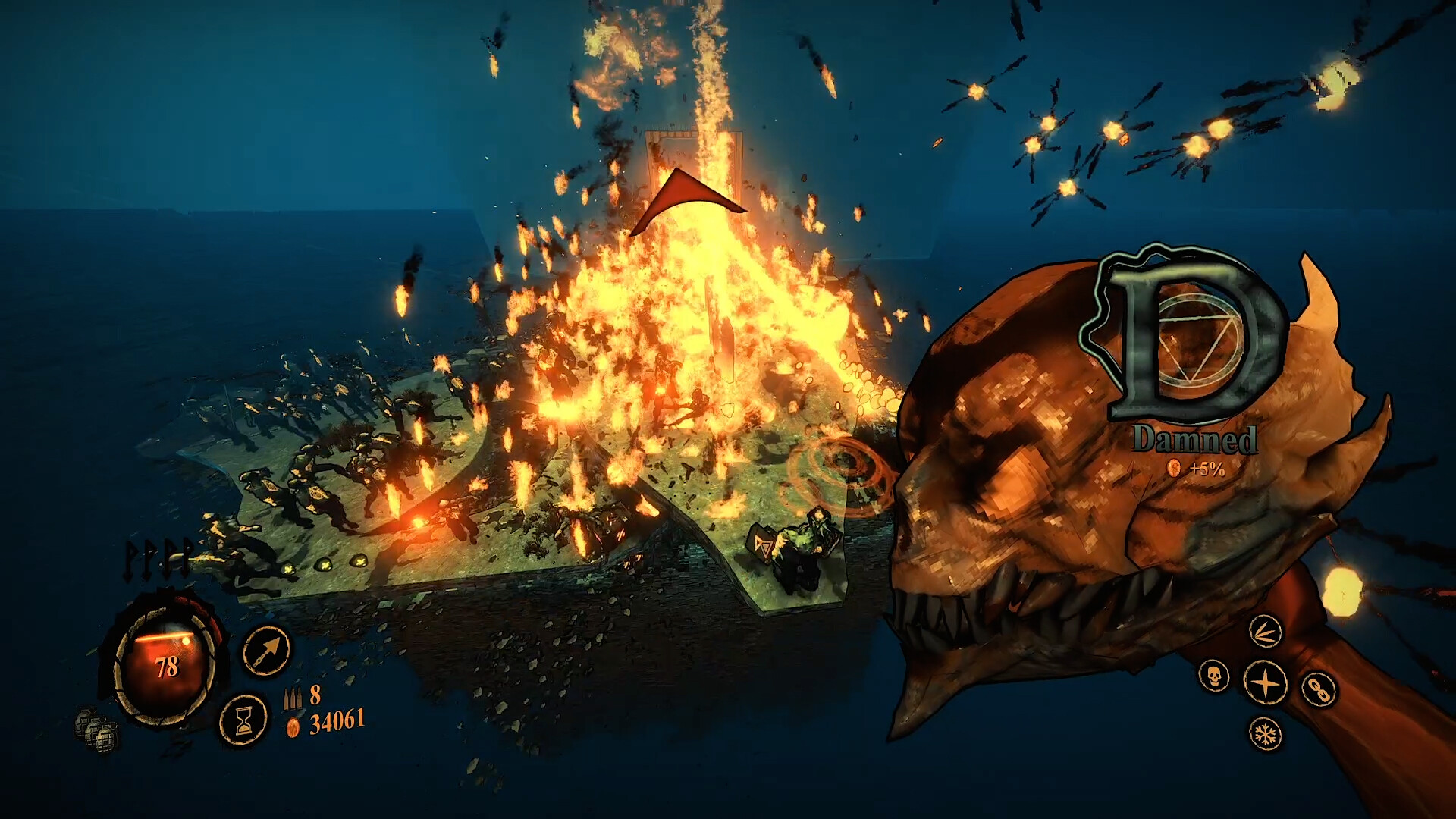Click the four-pointed star ability icon
This screenshot has width=1456, height=819.
coord(1265,682)
